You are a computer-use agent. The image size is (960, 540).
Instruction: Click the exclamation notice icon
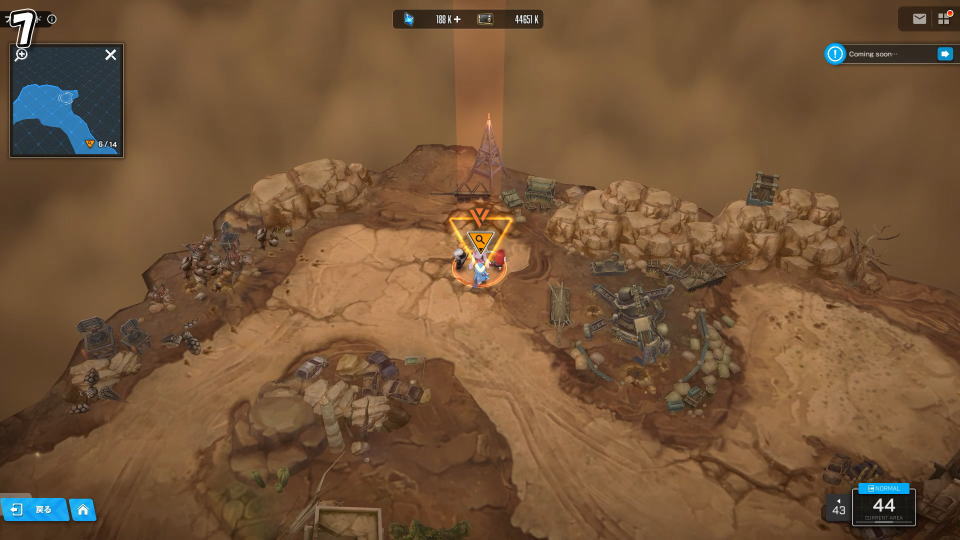[x=835, y=54]
